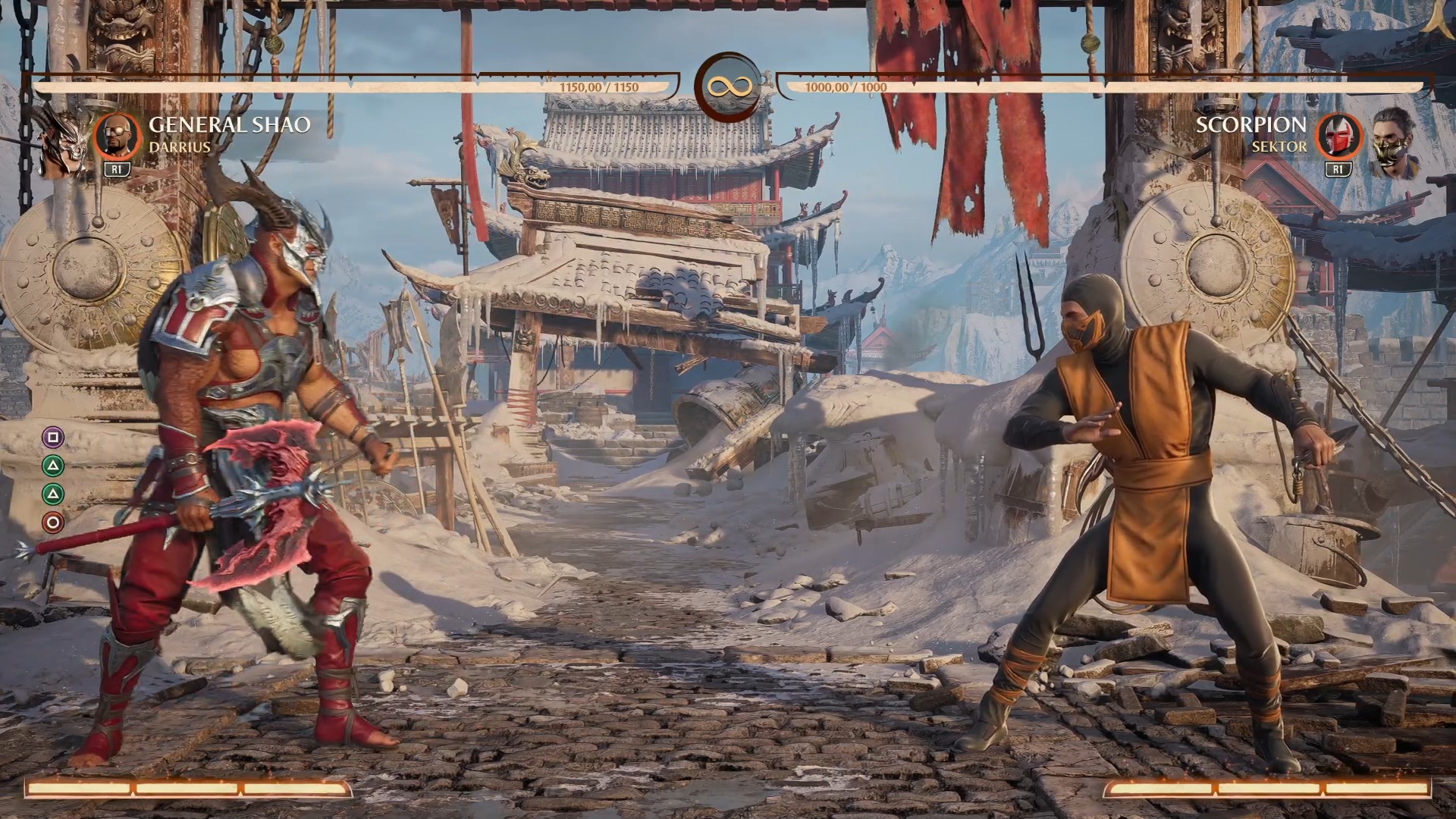Select the lower green Triangle prompt icon

coord(52,494)
